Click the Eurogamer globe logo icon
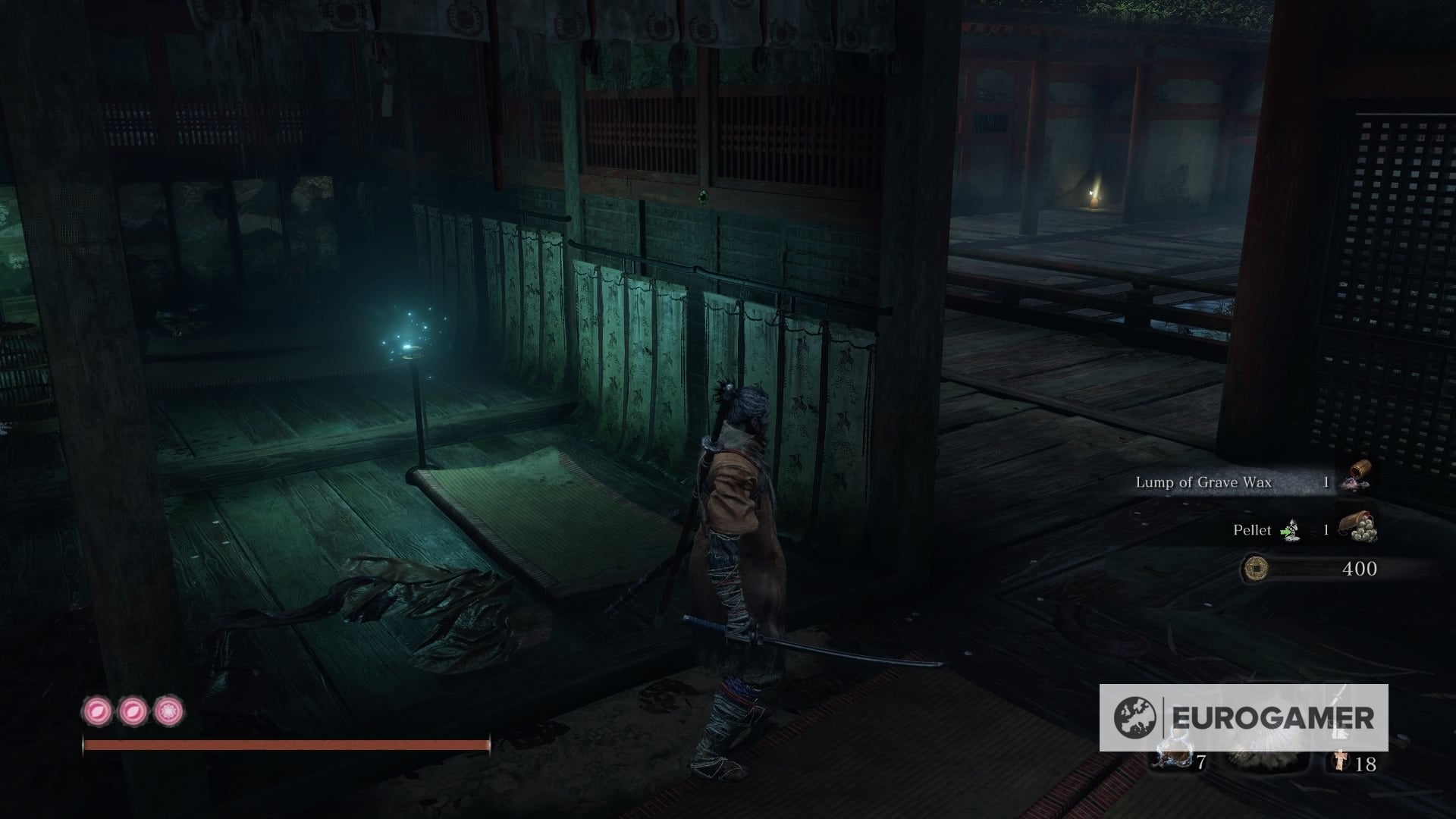This screenshot has width=1456, height=819. coord(1135,715)
